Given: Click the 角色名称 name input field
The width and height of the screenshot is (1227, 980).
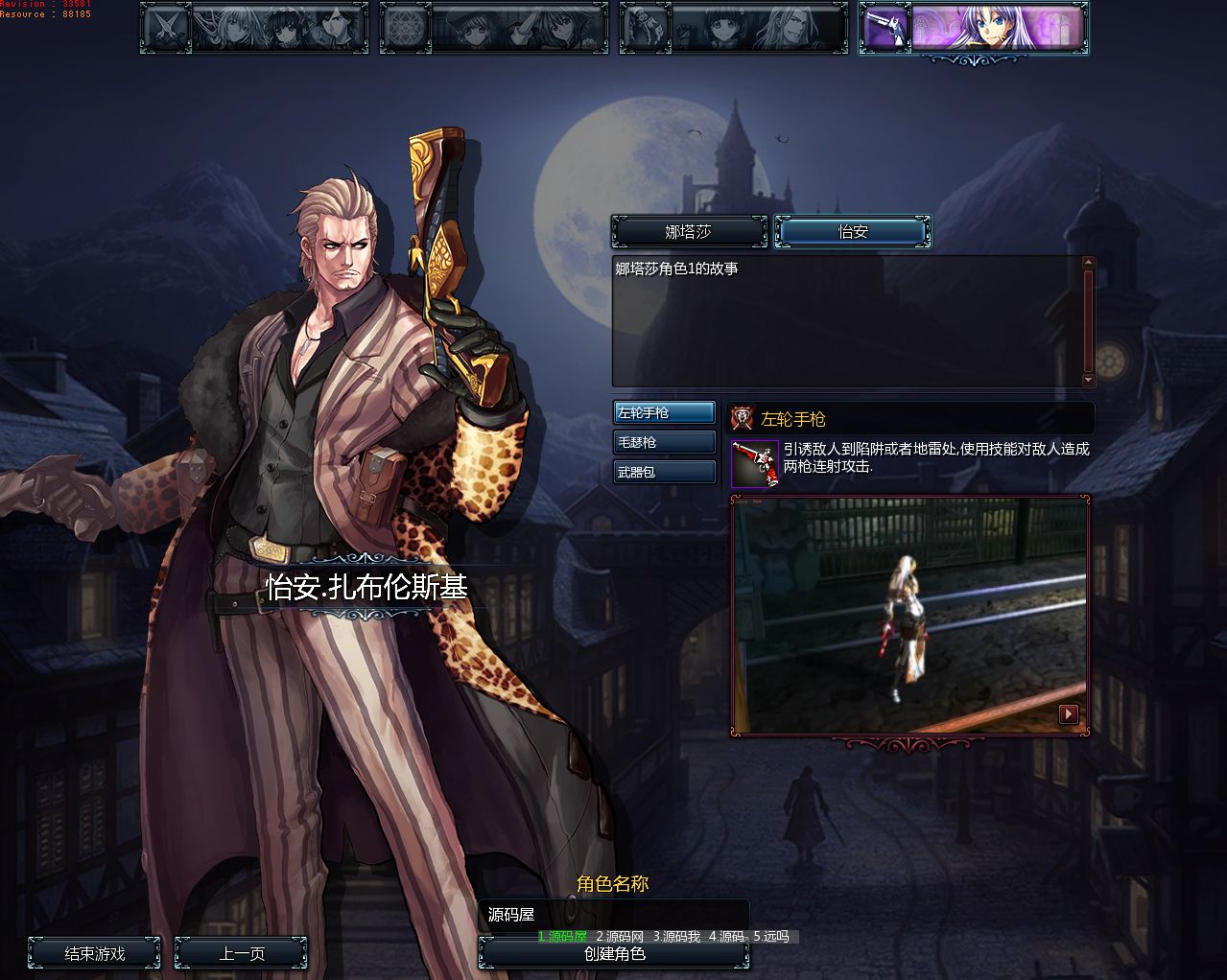Looking at the screenshot, I should (614, 914).
